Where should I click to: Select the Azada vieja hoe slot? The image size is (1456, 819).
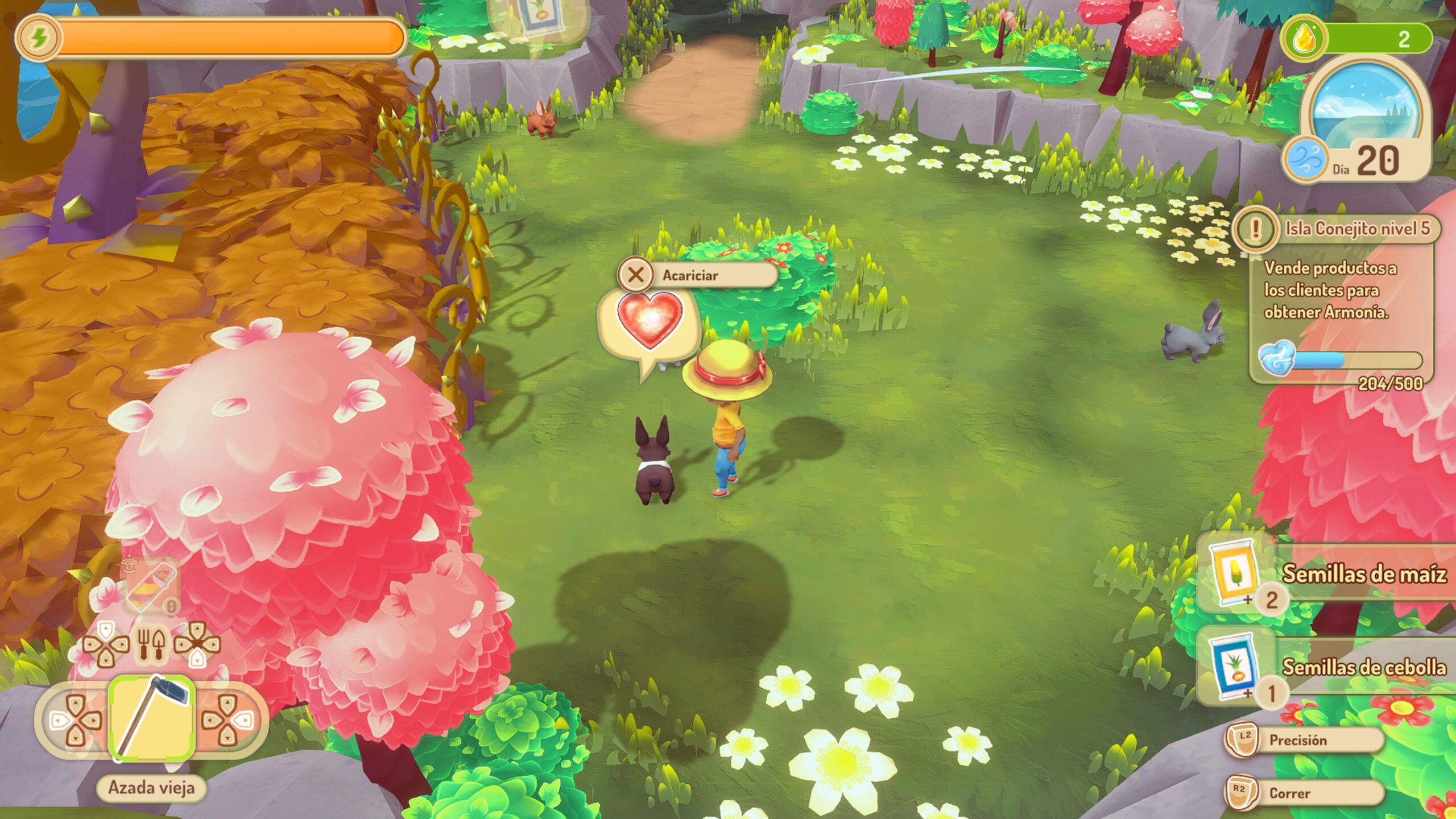pyautogui.click(x=151, y=719)
